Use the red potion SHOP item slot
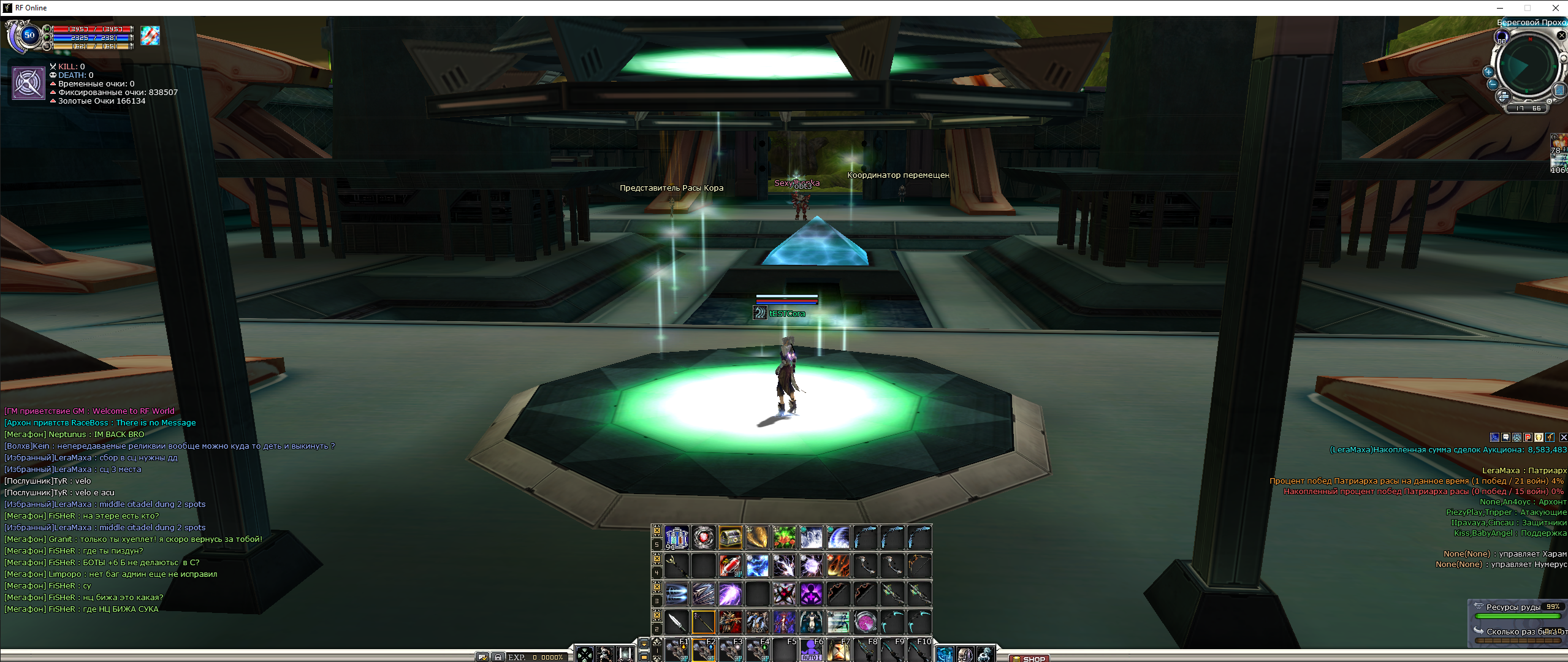This screenshot has width=1568, height=662. [730, 565]
